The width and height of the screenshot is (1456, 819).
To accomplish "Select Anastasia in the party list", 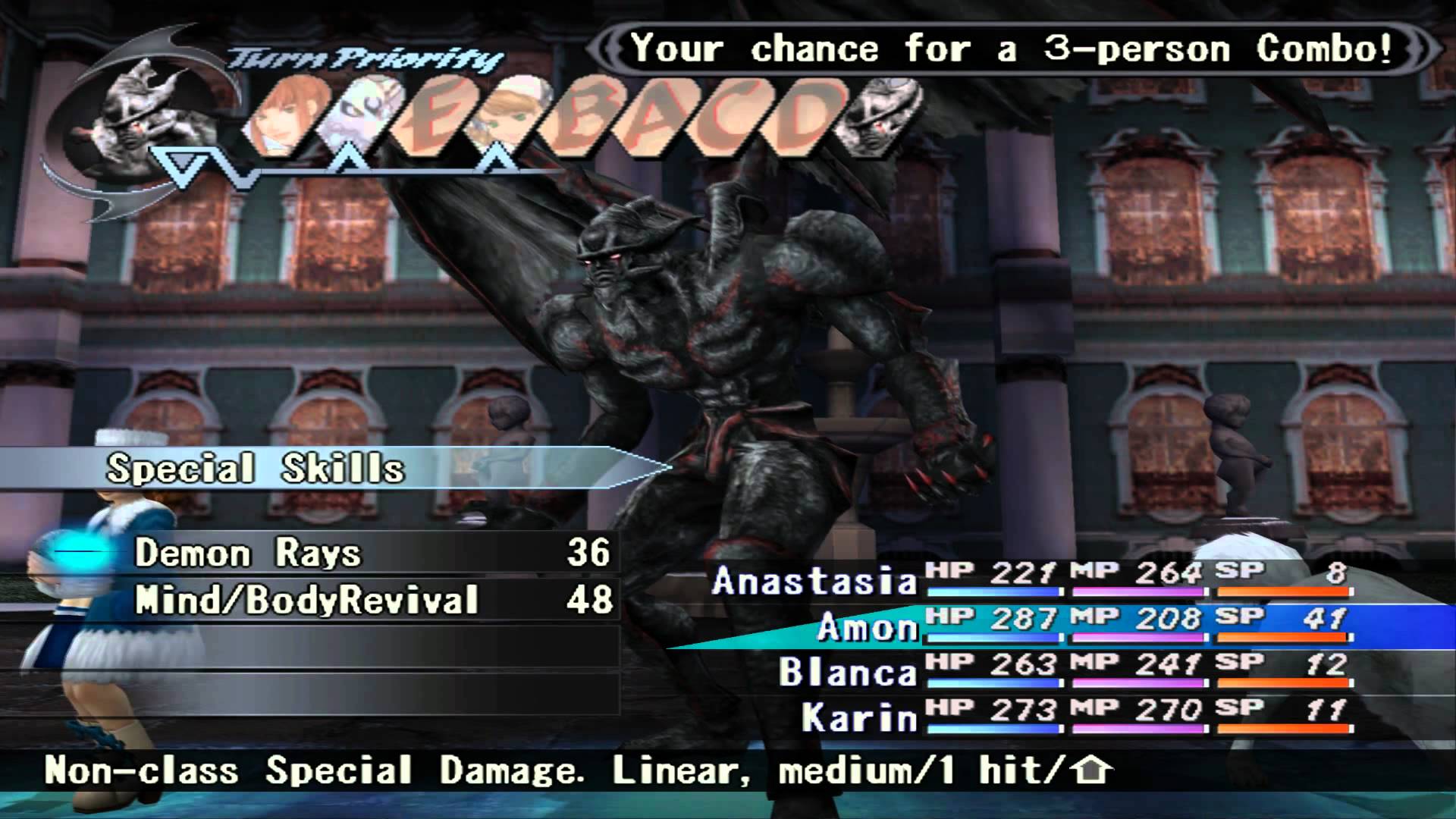I will 814,582.
